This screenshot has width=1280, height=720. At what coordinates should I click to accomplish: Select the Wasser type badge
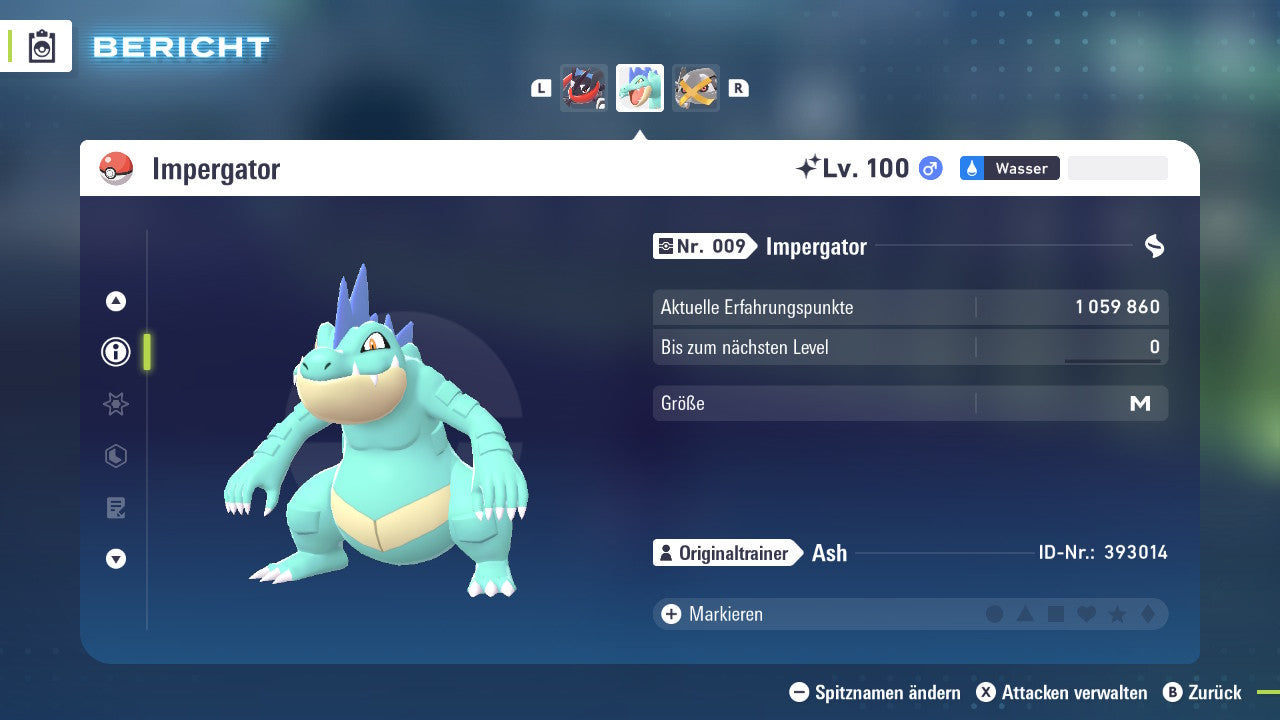pyautogui.click(x=1008, y=168)
